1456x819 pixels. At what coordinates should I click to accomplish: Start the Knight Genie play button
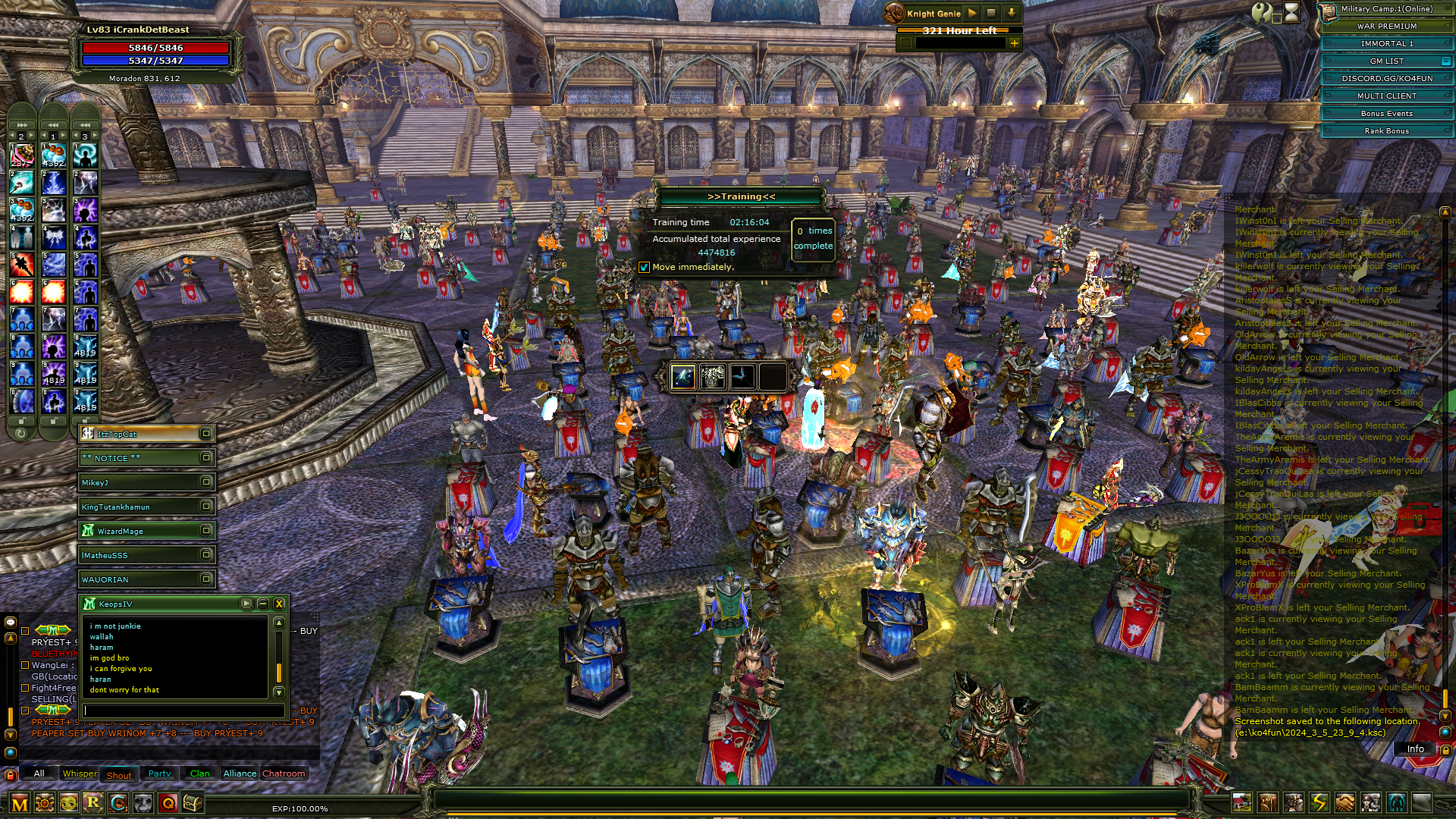coord(972,13)
